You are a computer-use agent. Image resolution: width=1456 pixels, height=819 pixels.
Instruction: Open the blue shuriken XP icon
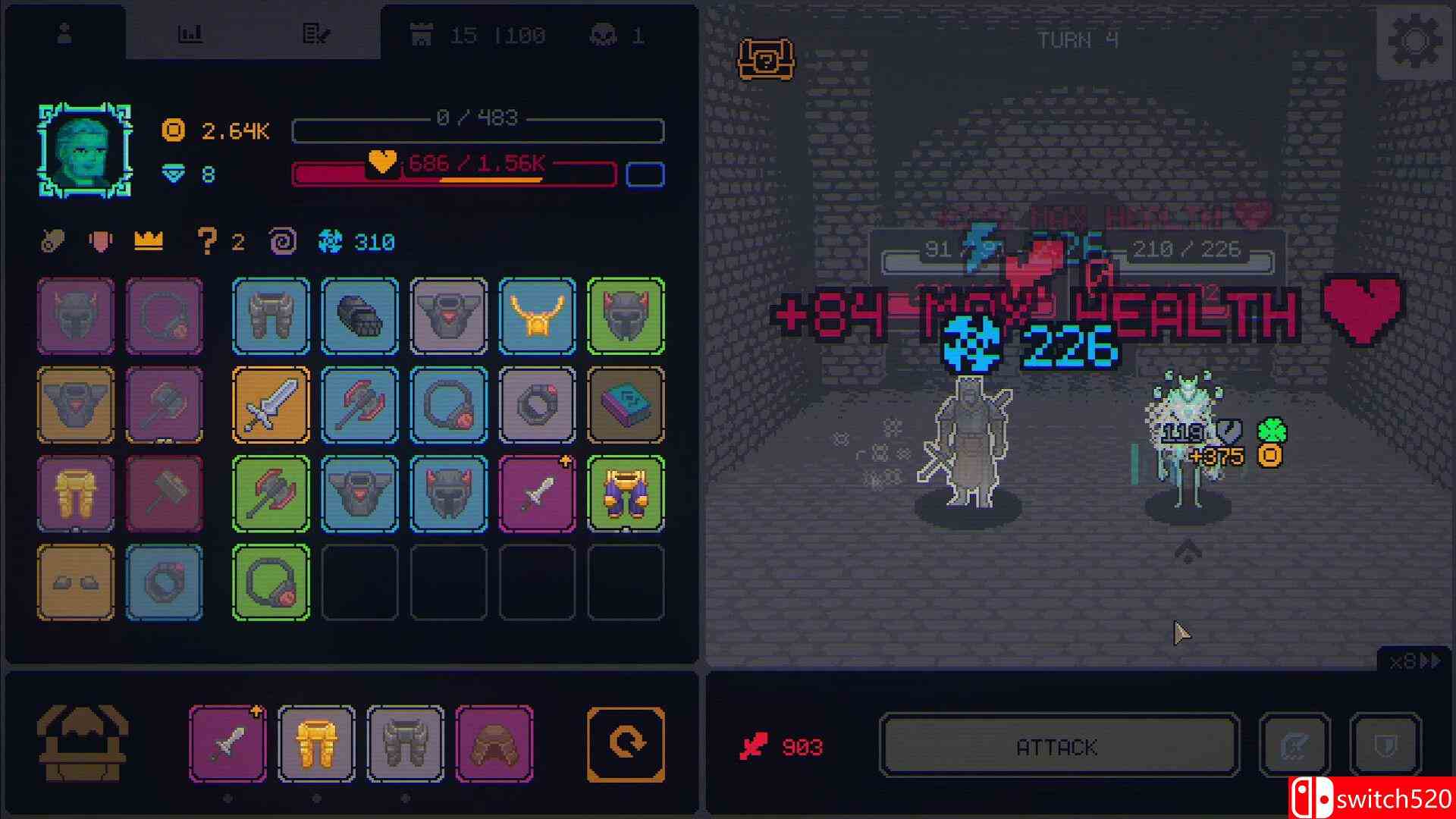328,241
